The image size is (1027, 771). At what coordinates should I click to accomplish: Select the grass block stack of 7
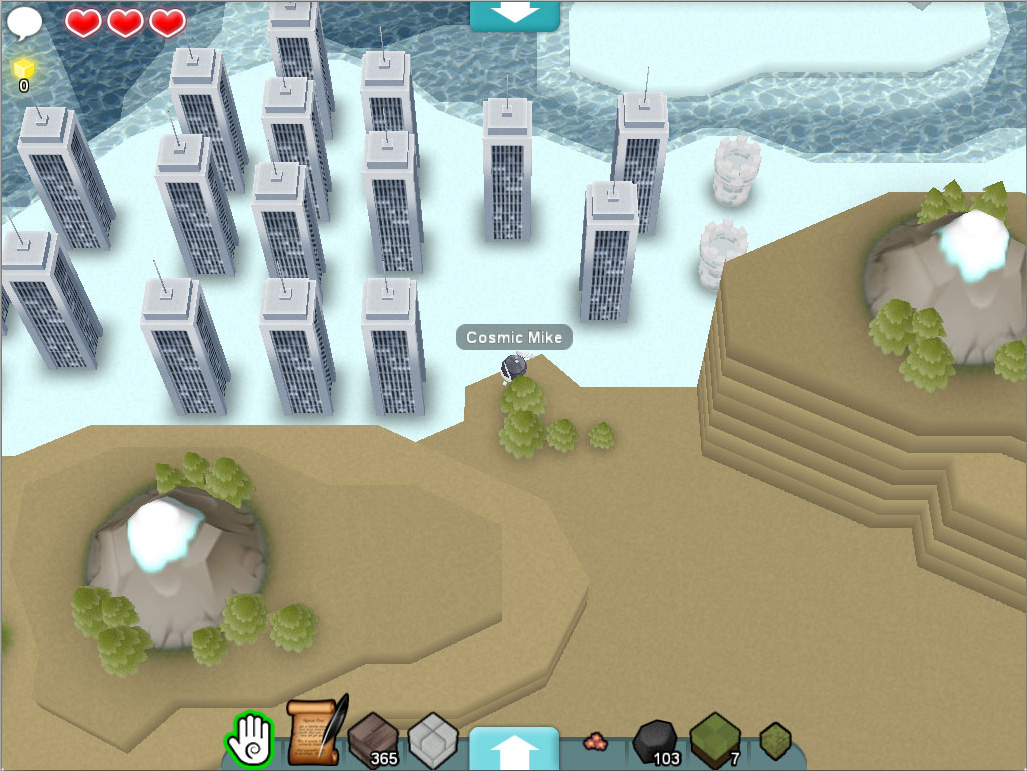tap(715, 740)
